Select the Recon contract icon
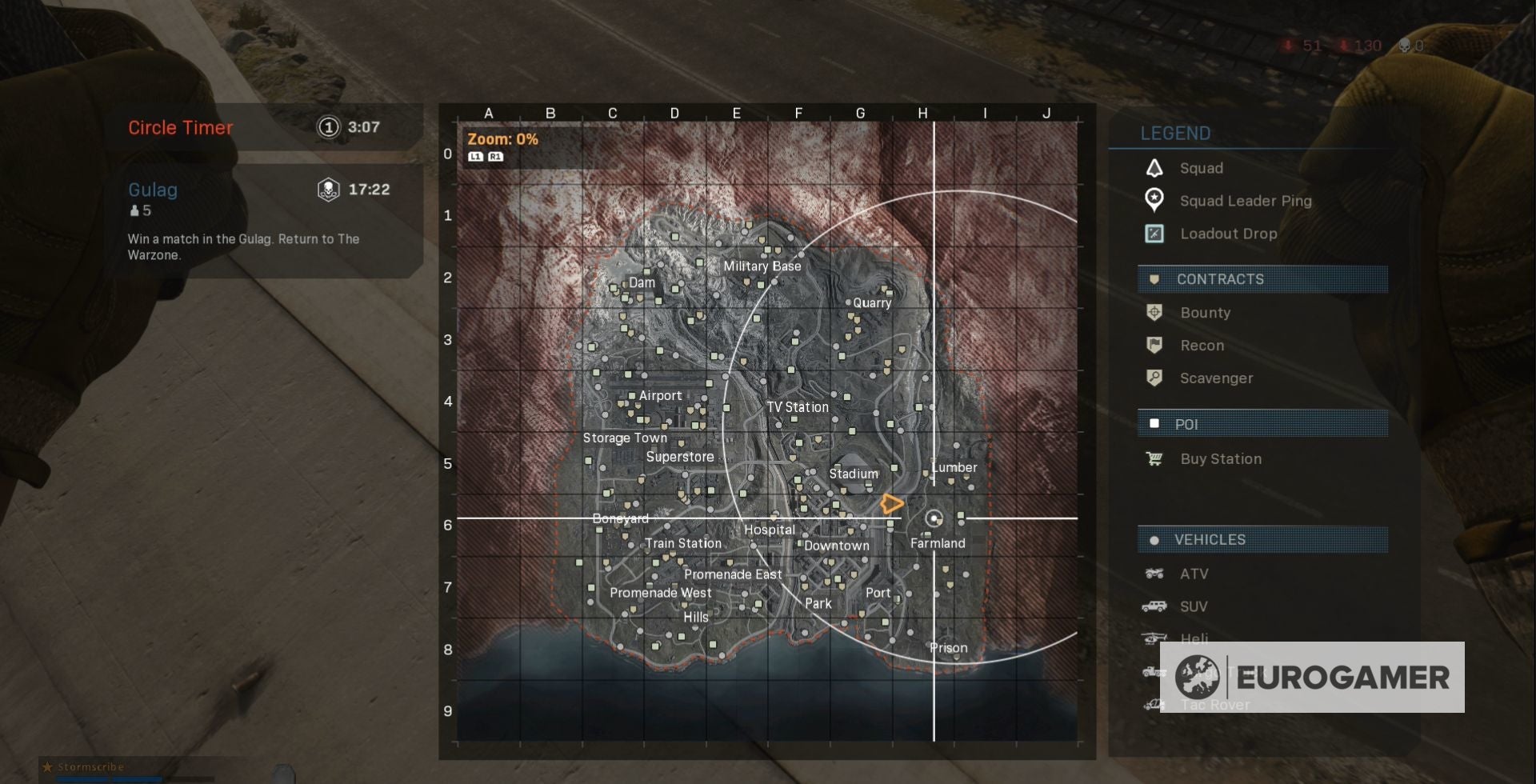The image size is (1536, 784). click(x=1155, y=345)
